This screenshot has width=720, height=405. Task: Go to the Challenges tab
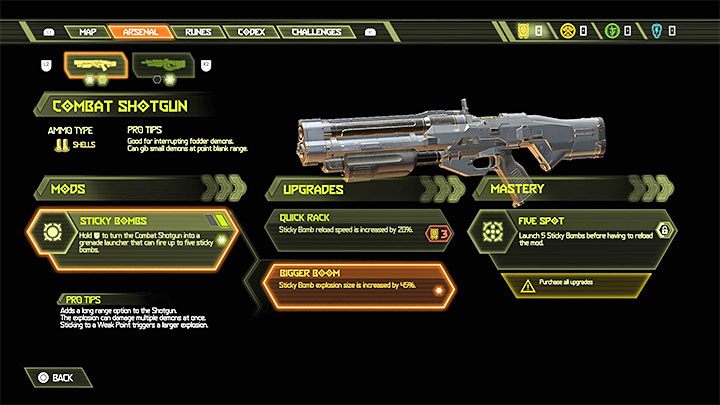tap(318, 31)
